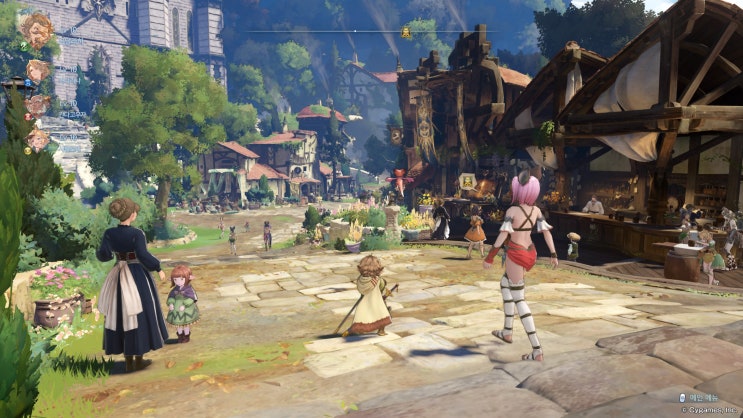Screen dimensions: 743x418
Task: Select the party member portrait with red orb
Action: coord(38,105)
